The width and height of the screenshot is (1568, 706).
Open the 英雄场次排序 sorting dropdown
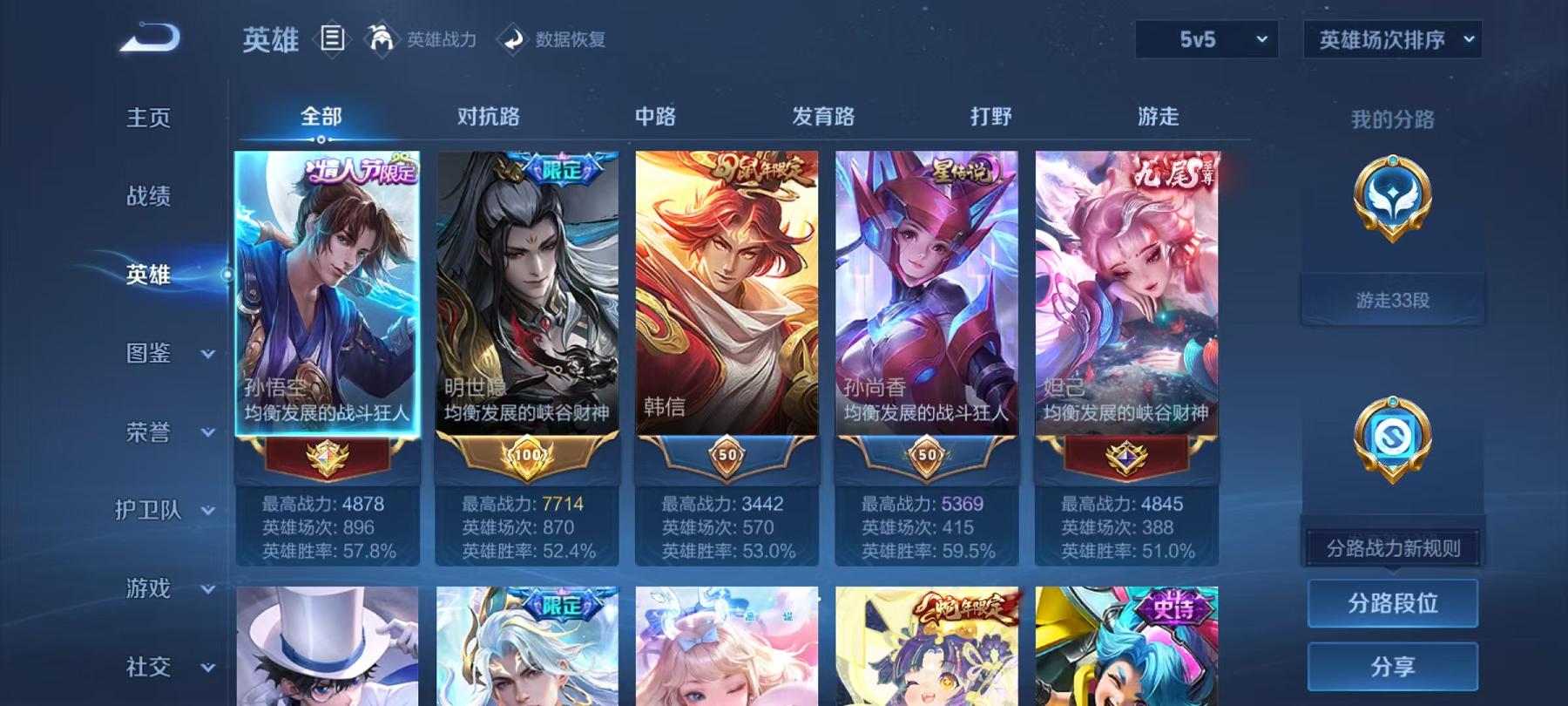(x=1391, y=40)
